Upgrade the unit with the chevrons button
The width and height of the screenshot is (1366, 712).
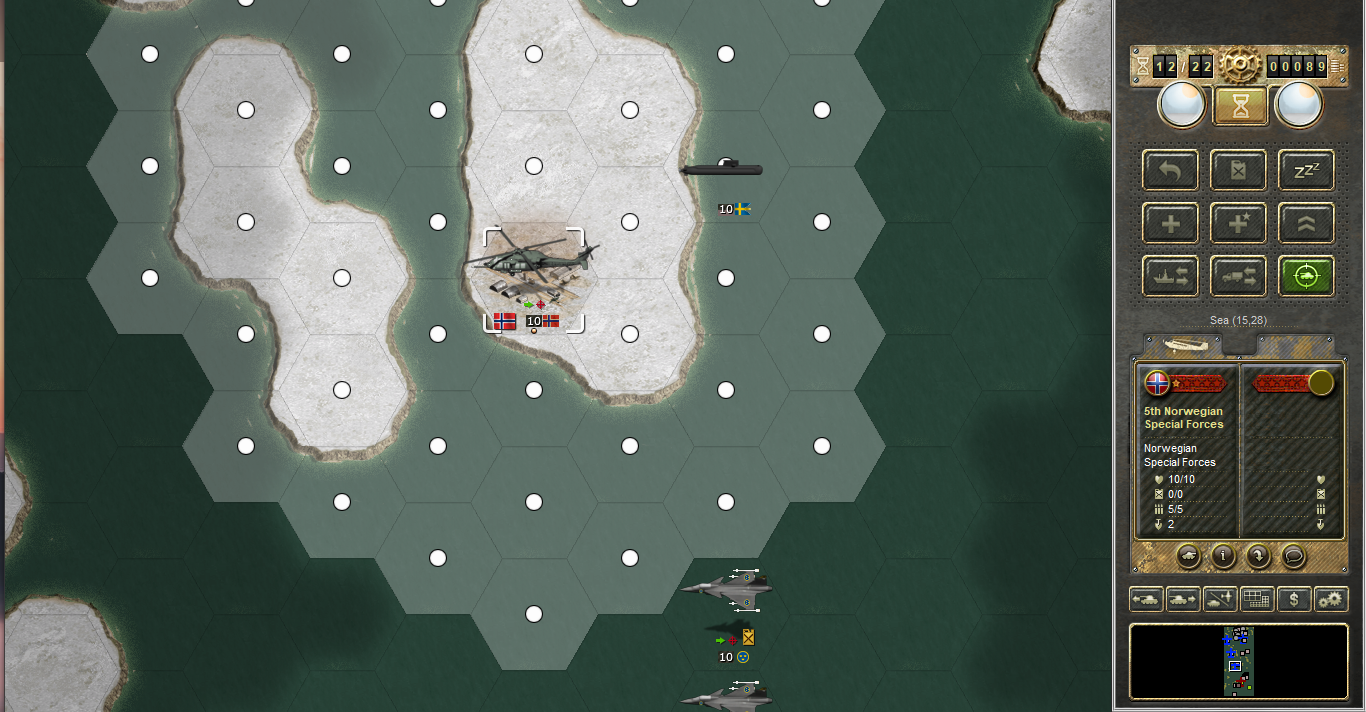pyautogui.click(x=1306, y=223)
